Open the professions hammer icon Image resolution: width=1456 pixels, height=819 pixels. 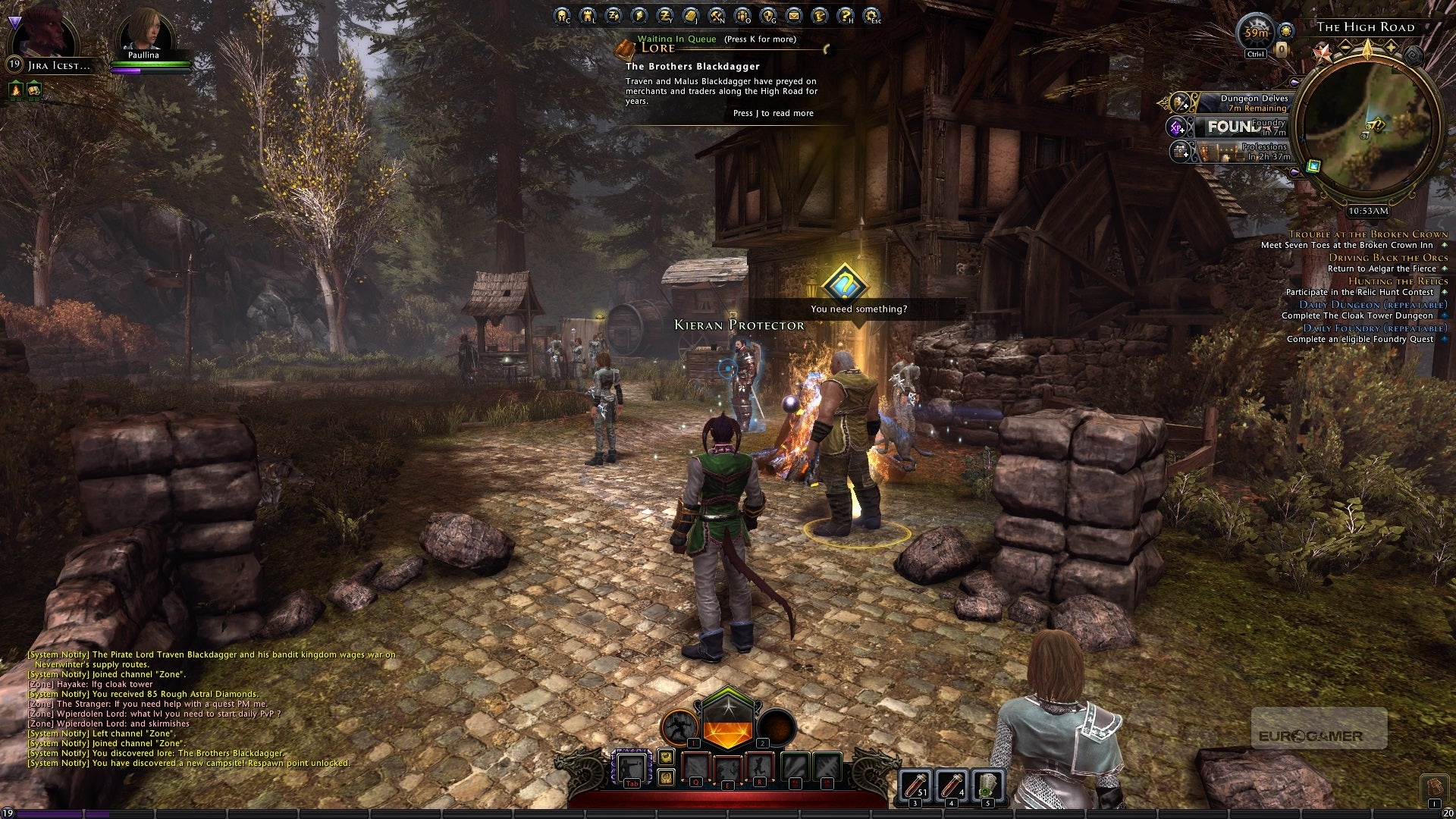pyautogui.click(x=716, y=15)
